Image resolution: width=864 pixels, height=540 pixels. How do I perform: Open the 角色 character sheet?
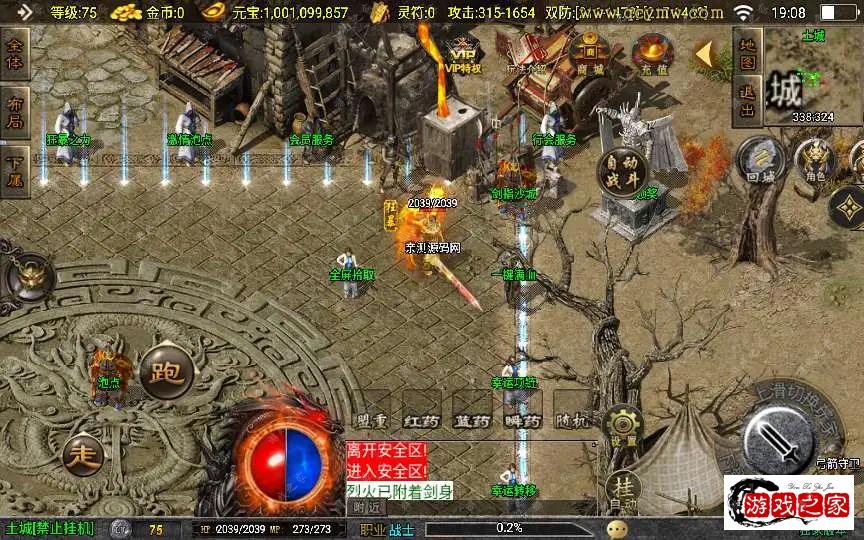(817, 162)
